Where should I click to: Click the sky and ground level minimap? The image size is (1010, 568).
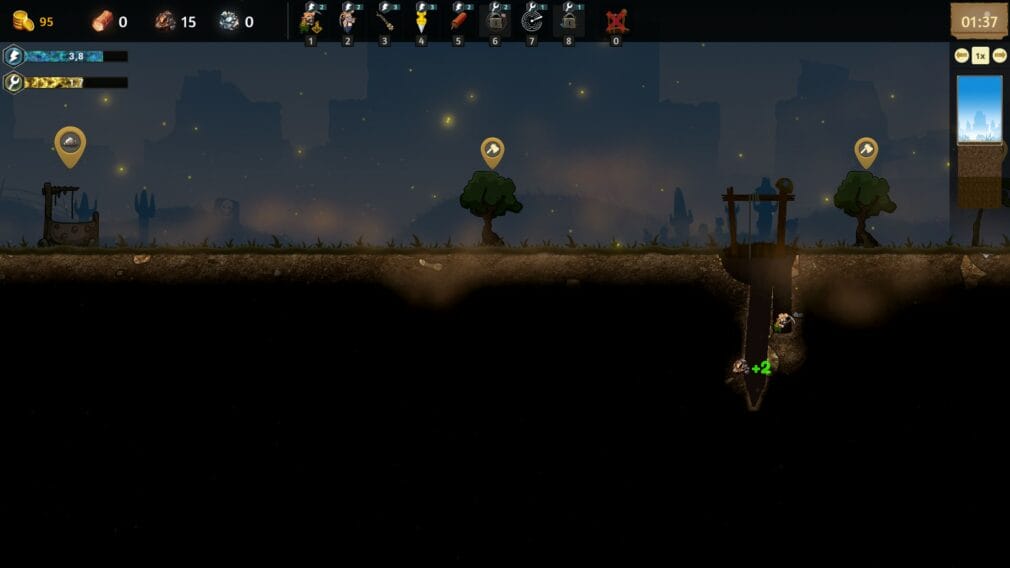pyautogui.click(x=979, y=140)
